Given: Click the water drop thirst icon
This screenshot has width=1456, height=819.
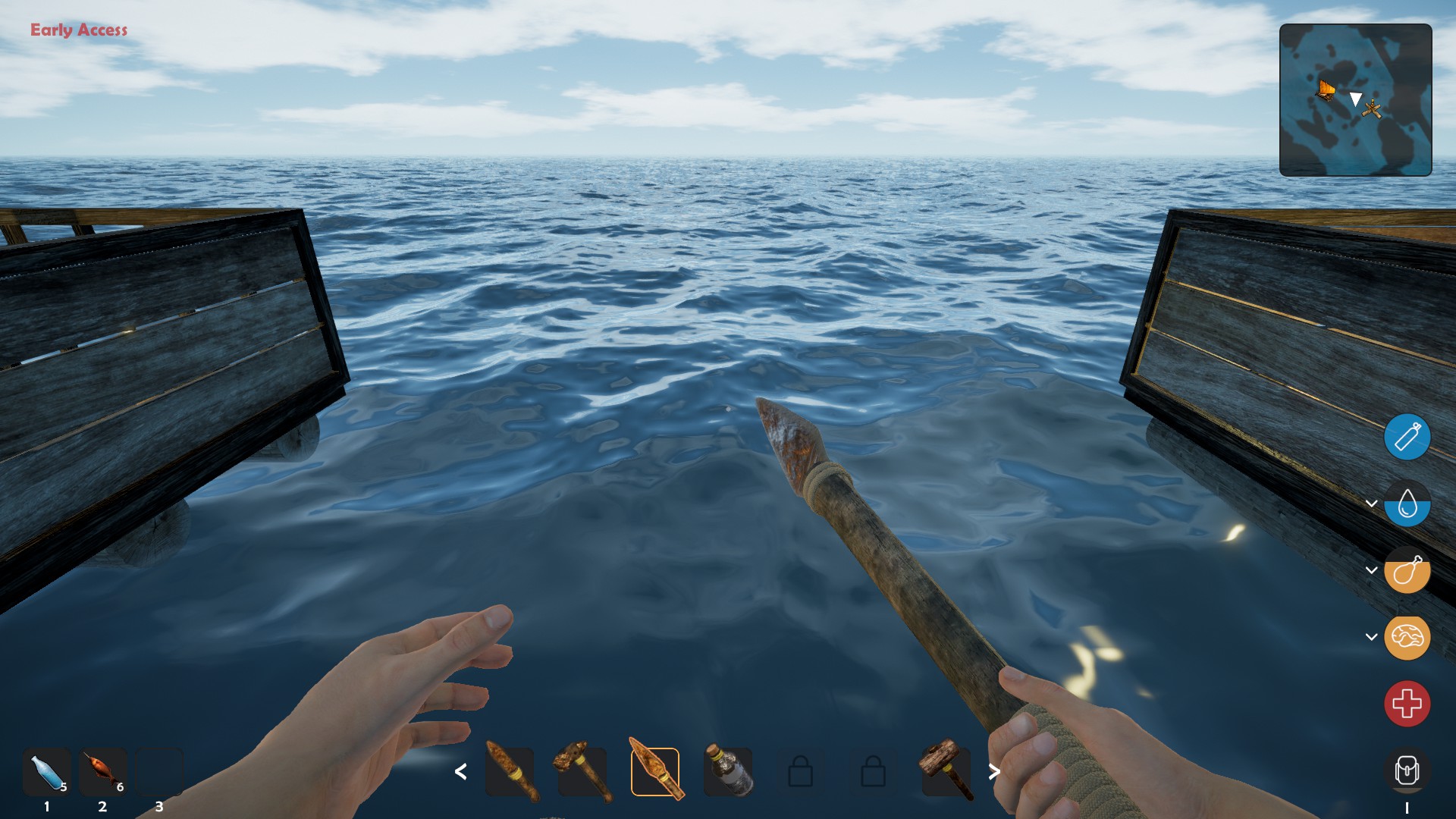Looking at the screenshot, I should pyautogui.click(x=1407, y=504).
